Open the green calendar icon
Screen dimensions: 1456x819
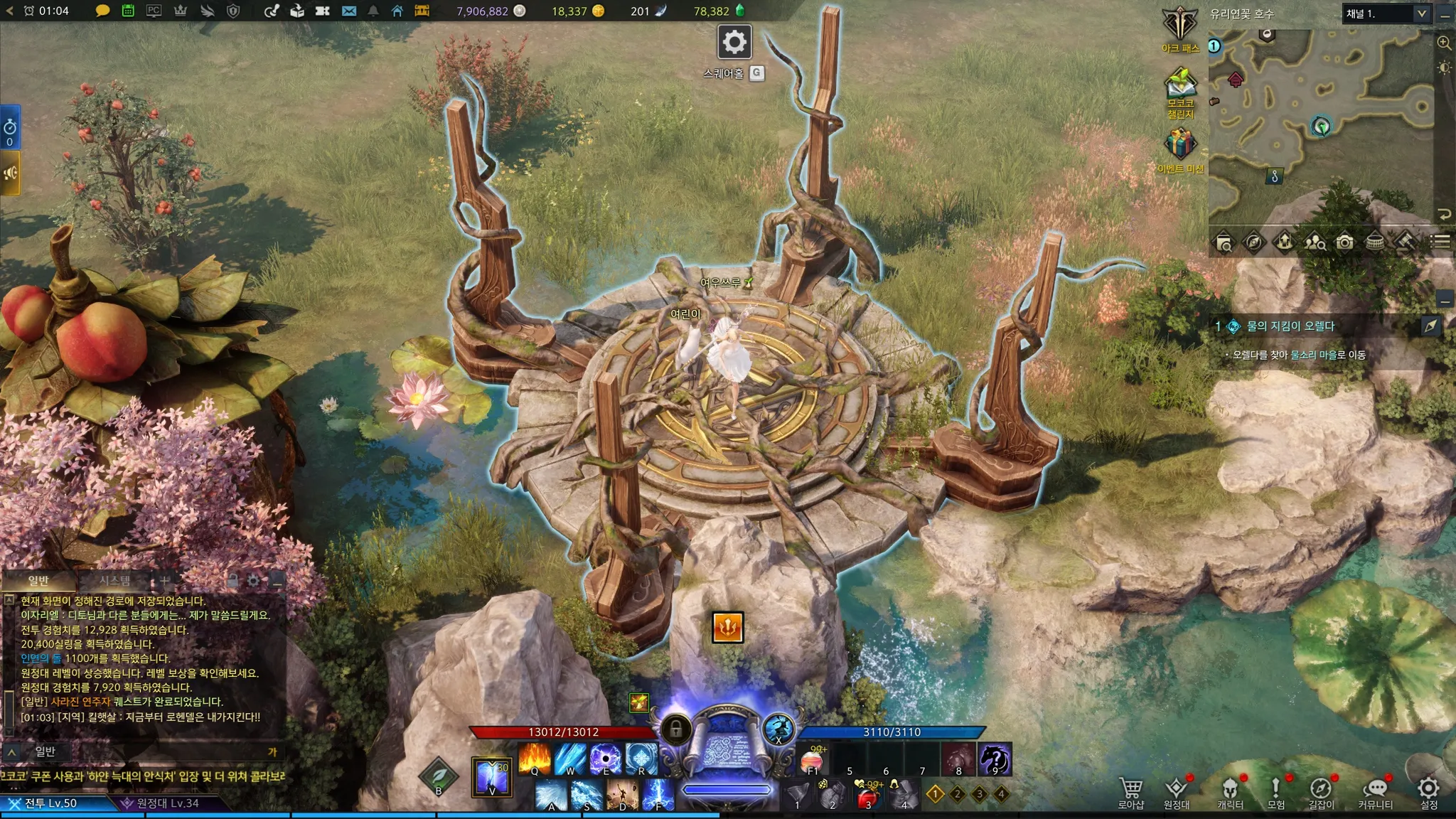pyautogui.click(x=128, y=11)
